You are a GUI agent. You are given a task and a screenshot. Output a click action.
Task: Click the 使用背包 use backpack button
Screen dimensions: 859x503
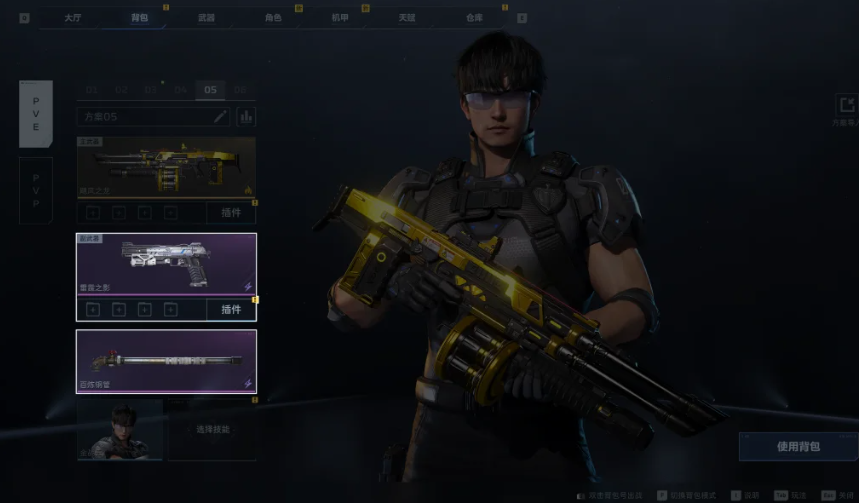(x=797, y=446)
